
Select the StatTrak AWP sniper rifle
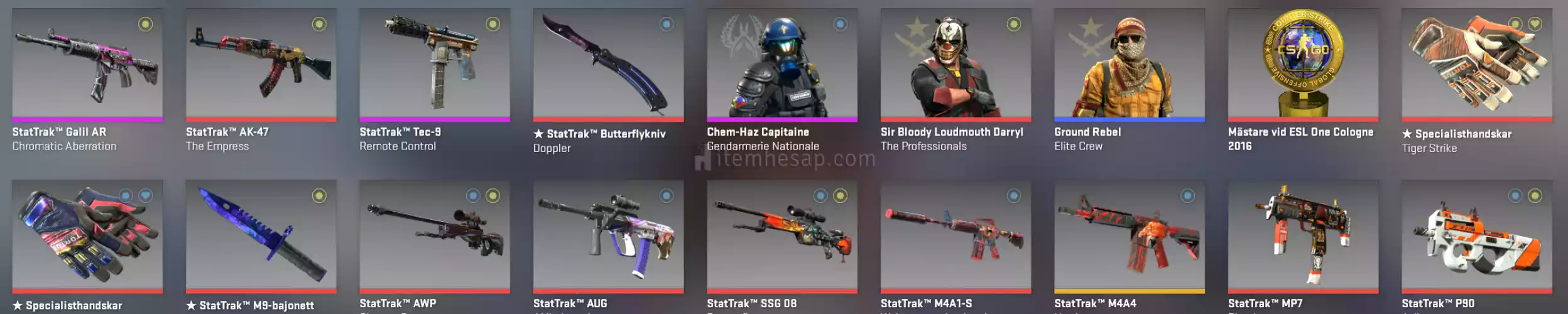point(434,237)
